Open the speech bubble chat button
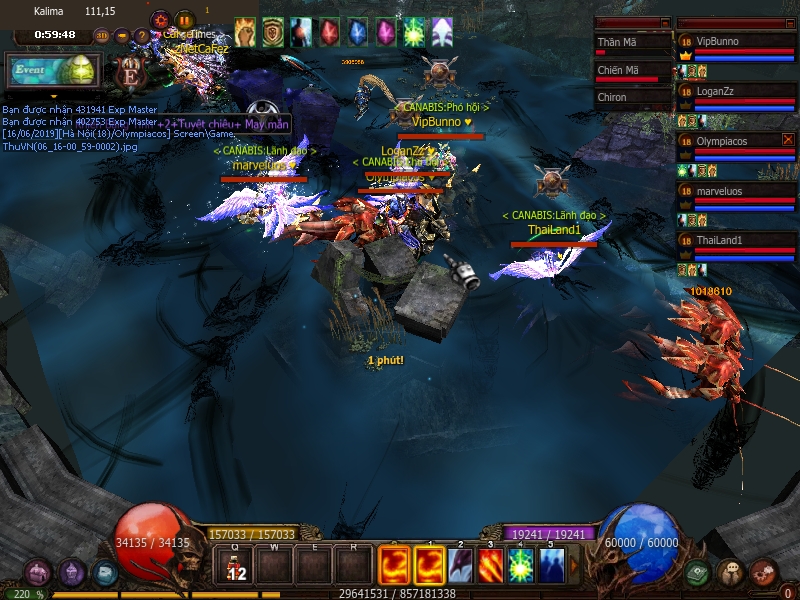This screenshot has height=600, width=800. pyautogui.click(x=731, y=573)
